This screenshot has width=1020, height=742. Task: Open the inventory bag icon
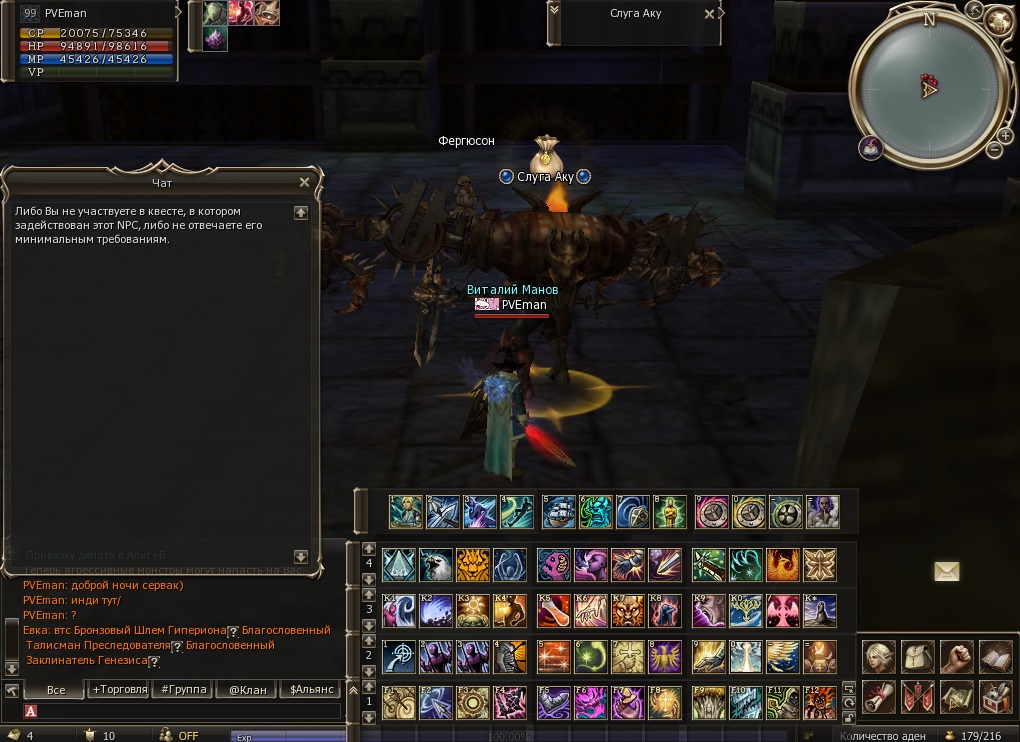(916, 657)
